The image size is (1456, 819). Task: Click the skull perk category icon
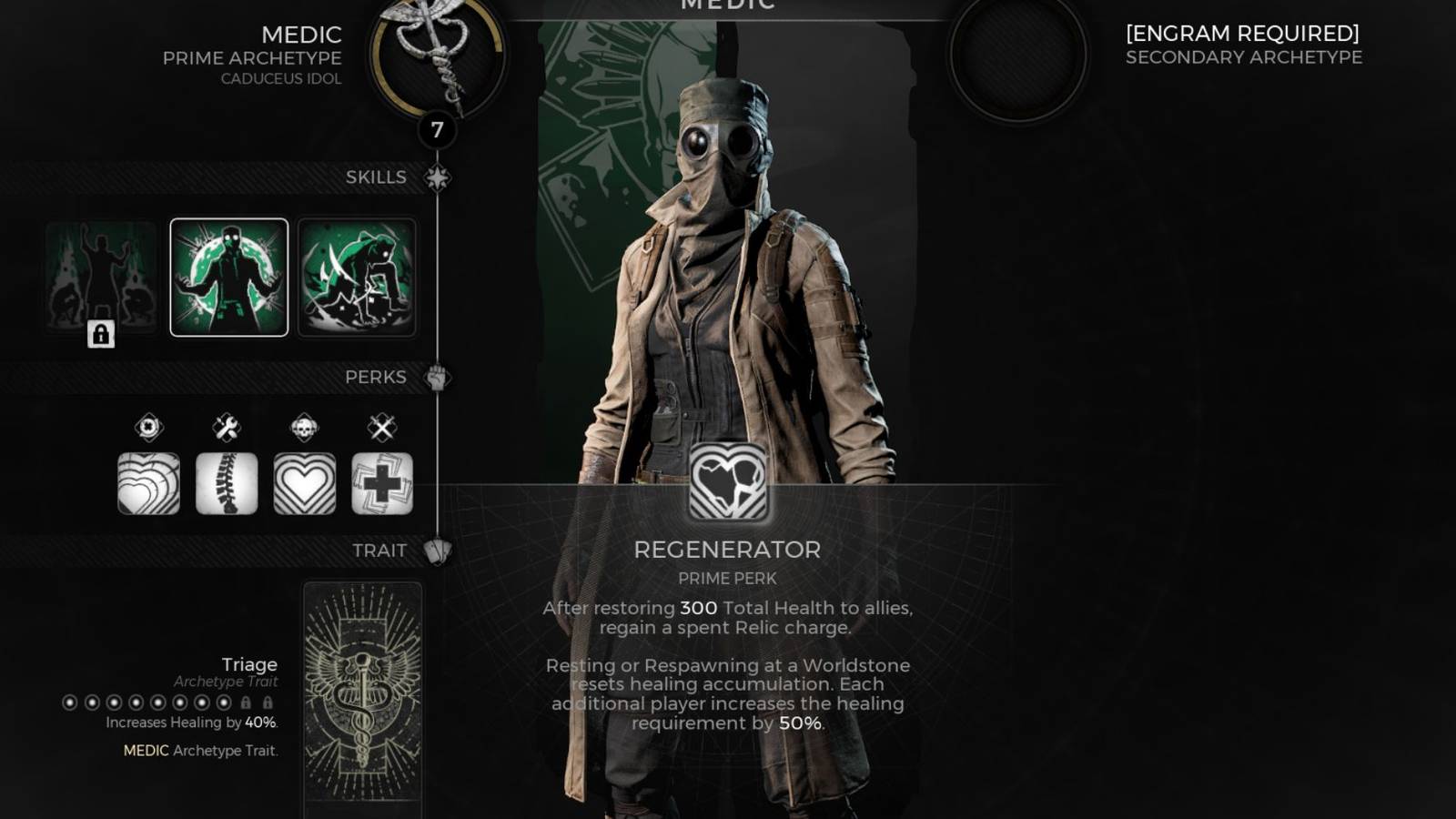(303, 427)
